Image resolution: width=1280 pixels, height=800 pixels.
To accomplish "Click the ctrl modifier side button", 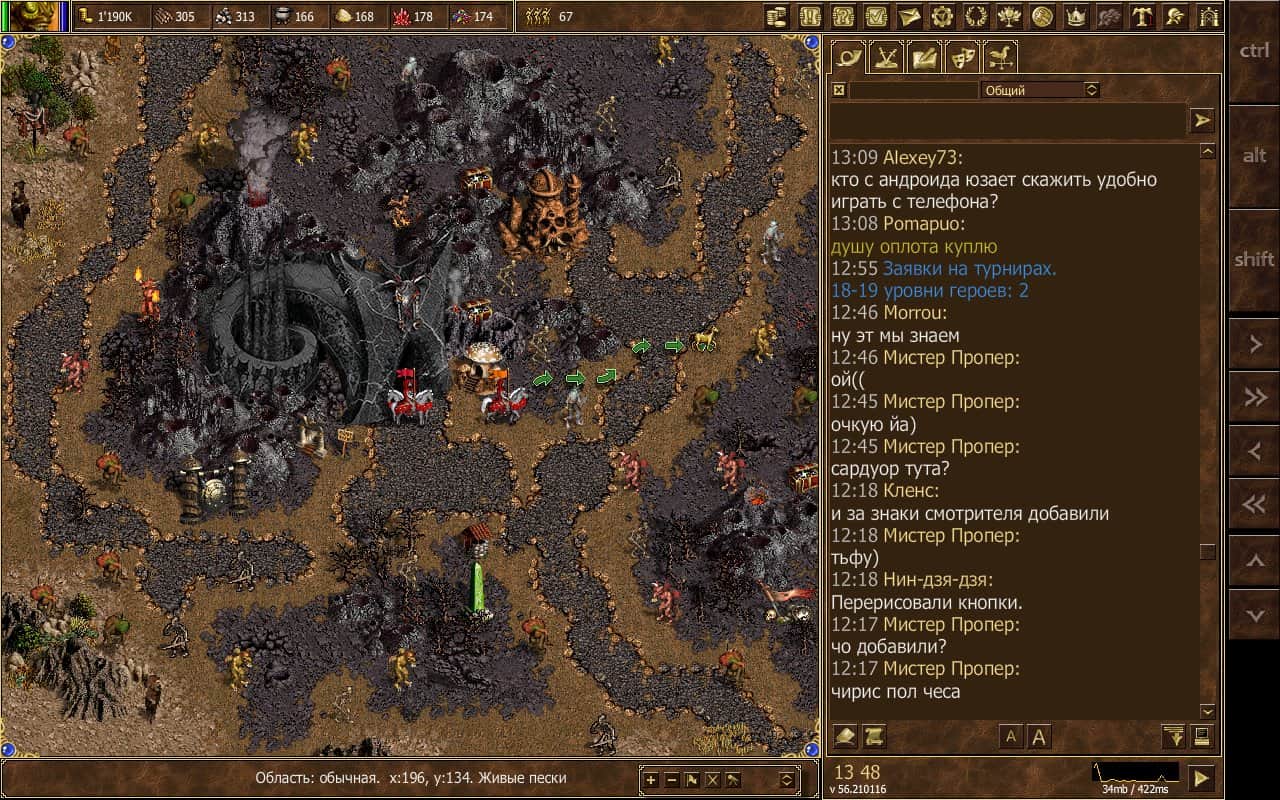I will point(1254,52).
